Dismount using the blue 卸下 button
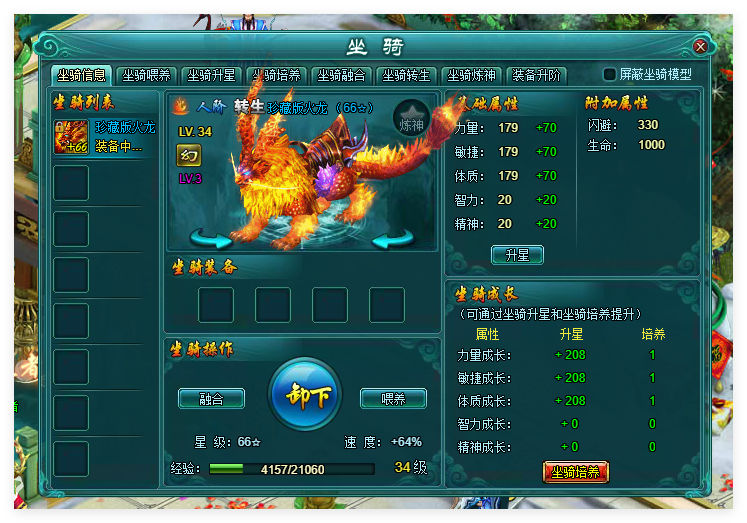747x523 pixels. 306,395
